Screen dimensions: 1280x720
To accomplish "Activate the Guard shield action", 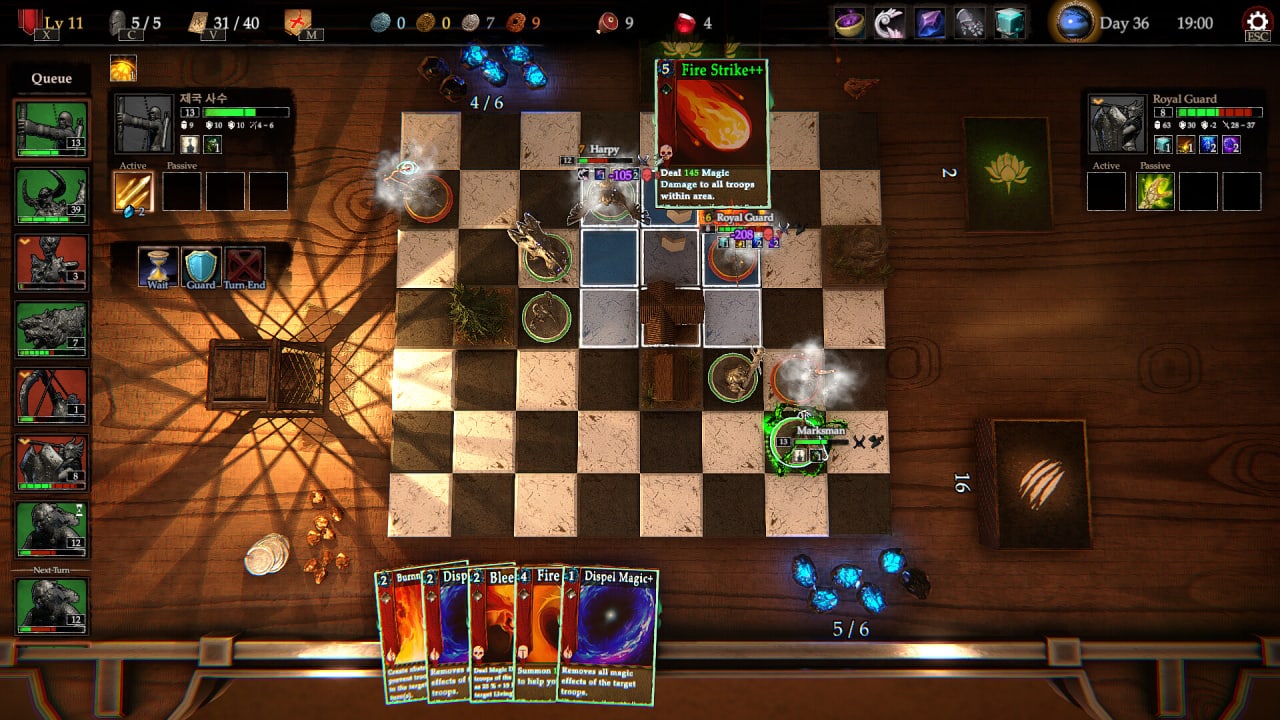I will tap(201, 267).
